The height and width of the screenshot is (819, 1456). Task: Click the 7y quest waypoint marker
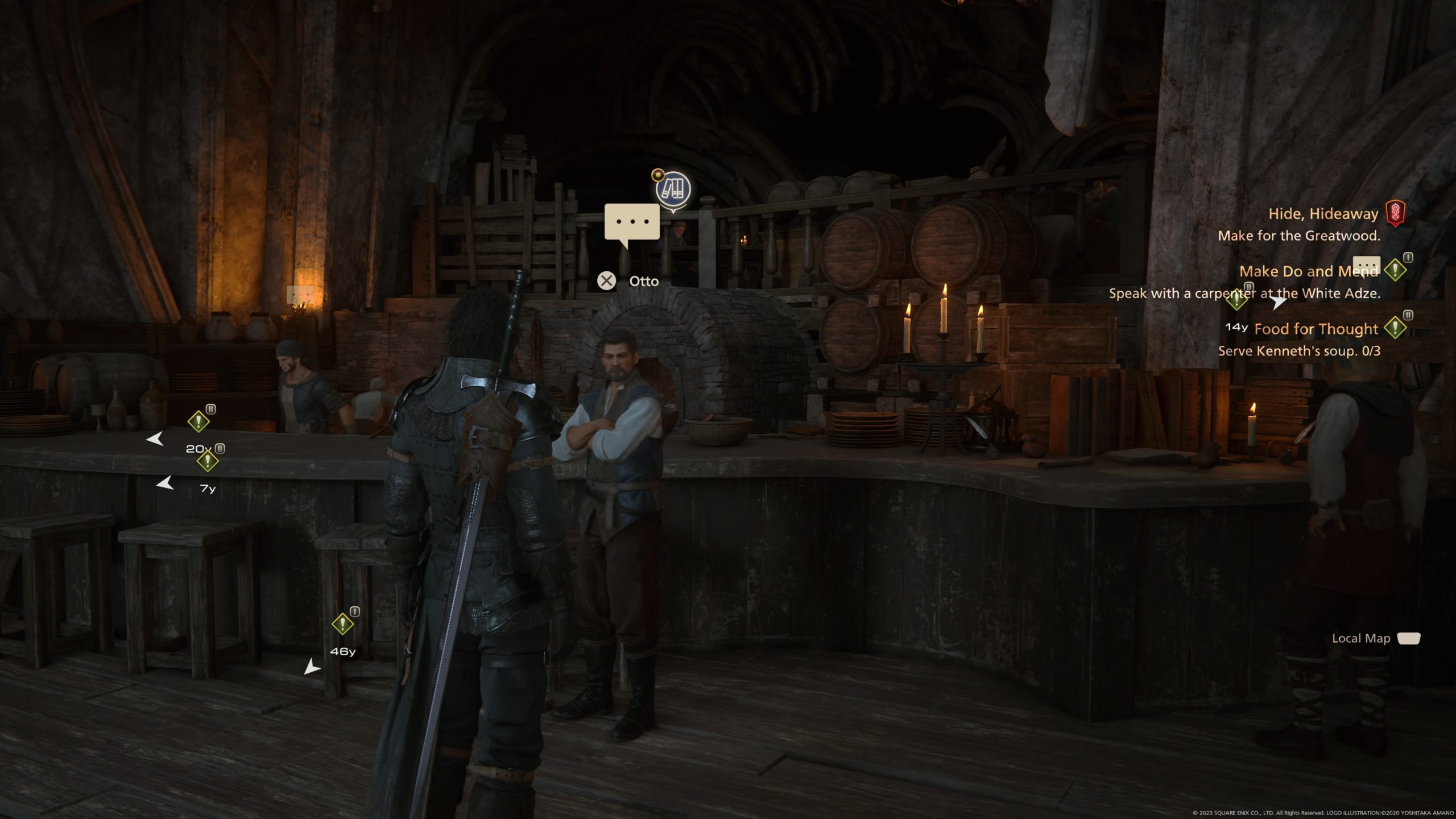(208, 461)
